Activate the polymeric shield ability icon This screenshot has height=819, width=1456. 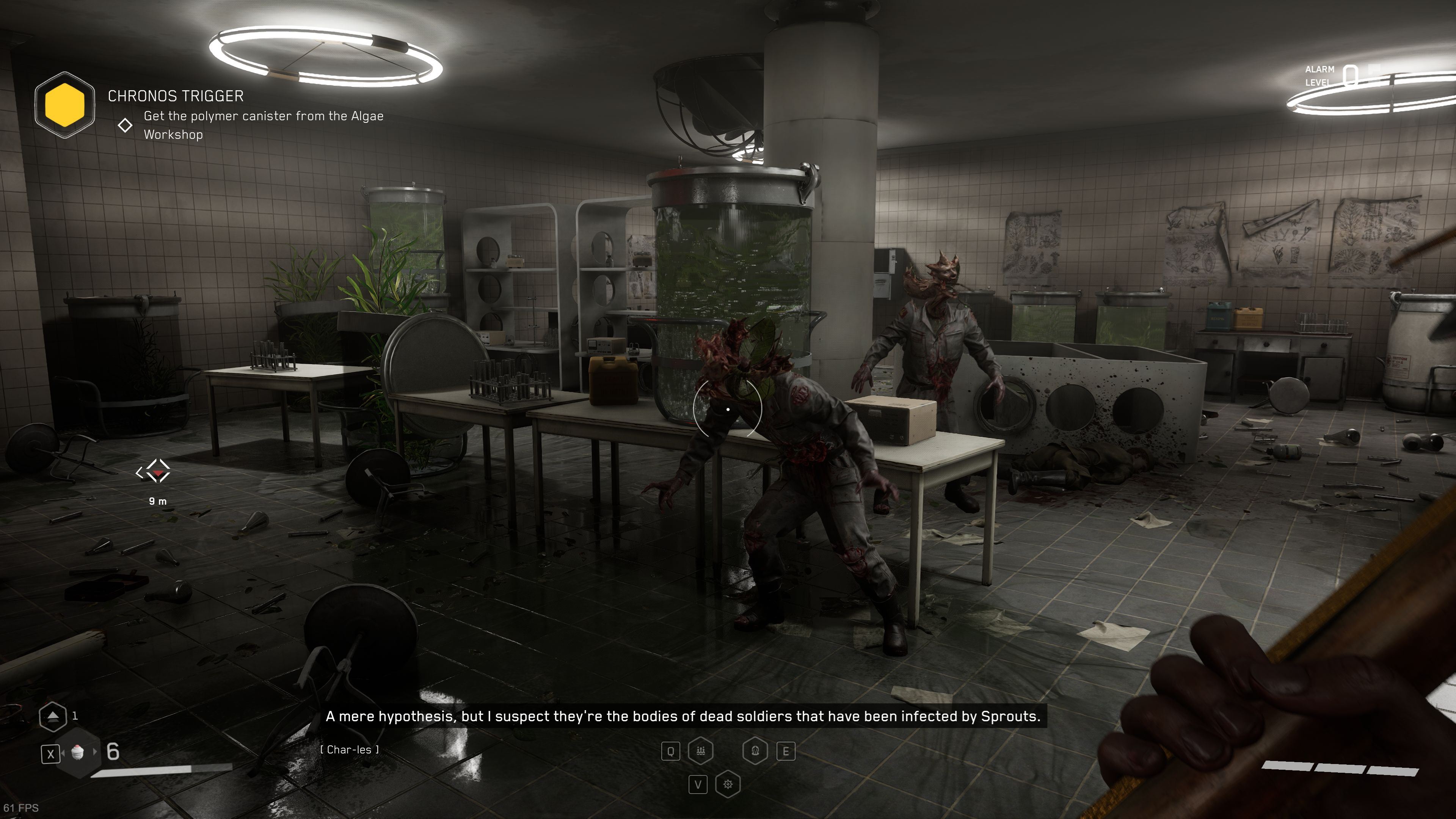point(755,751)
